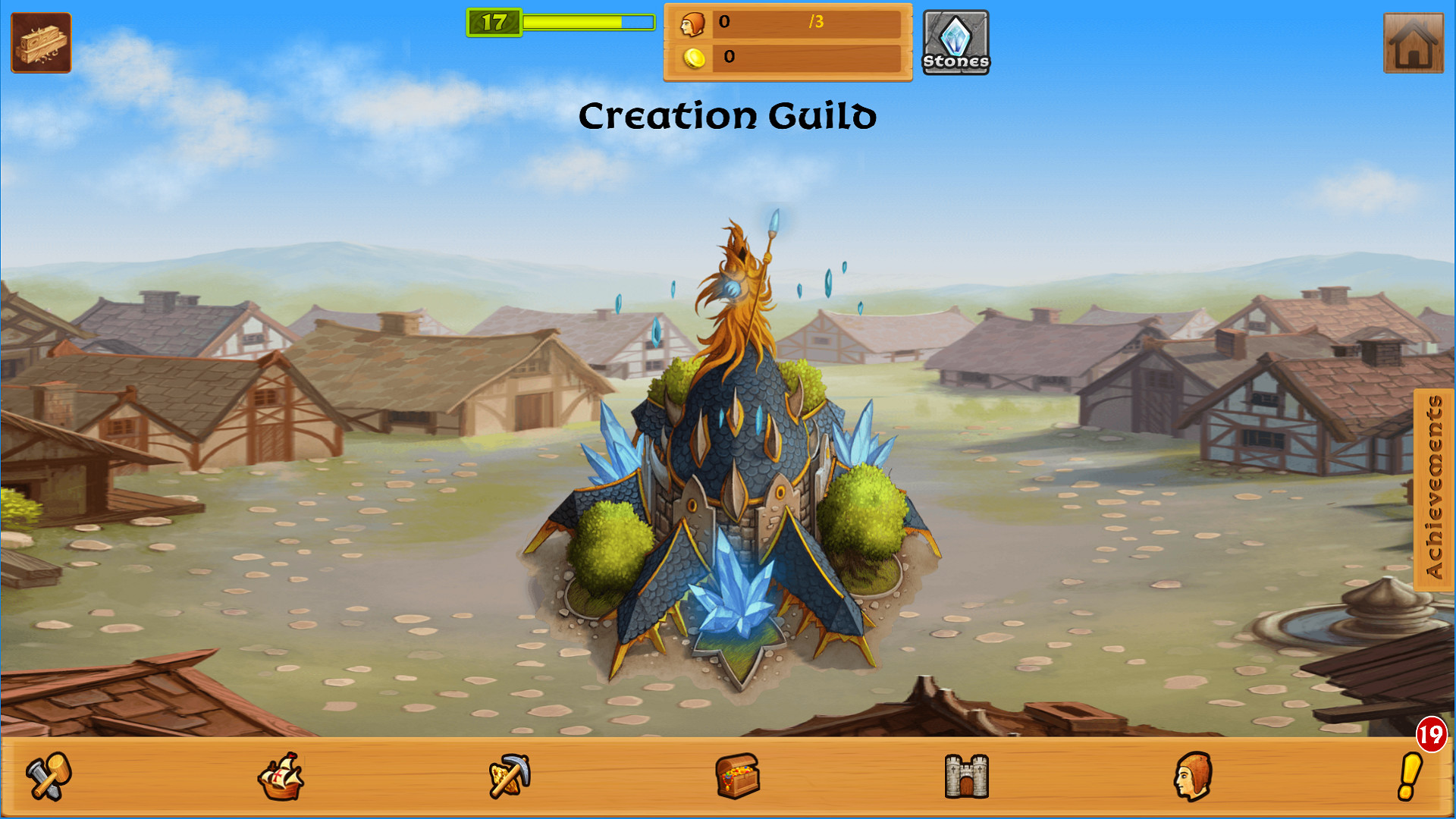Click the red 19 notification badge
The width and height of the screenshot is (1456, 819).
tap(1430, 733)
